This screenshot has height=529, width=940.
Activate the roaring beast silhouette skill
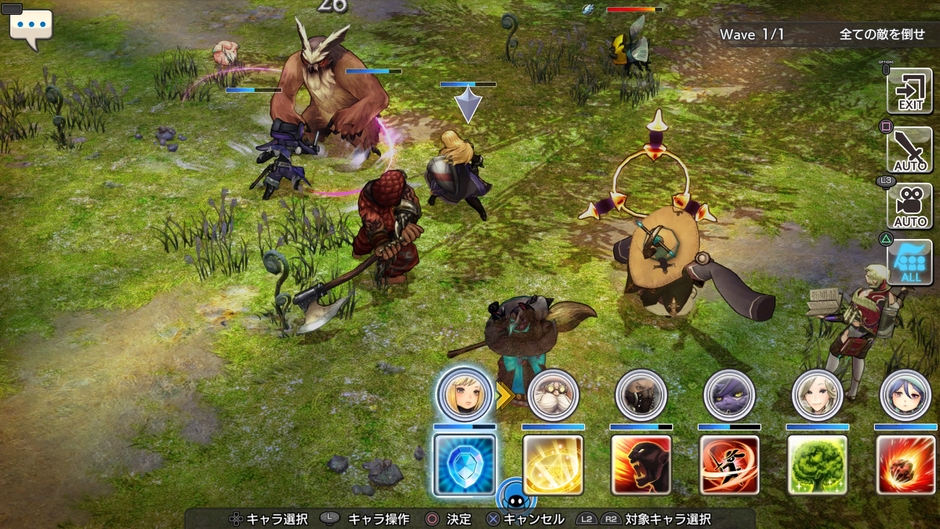(x=640, y=463)
